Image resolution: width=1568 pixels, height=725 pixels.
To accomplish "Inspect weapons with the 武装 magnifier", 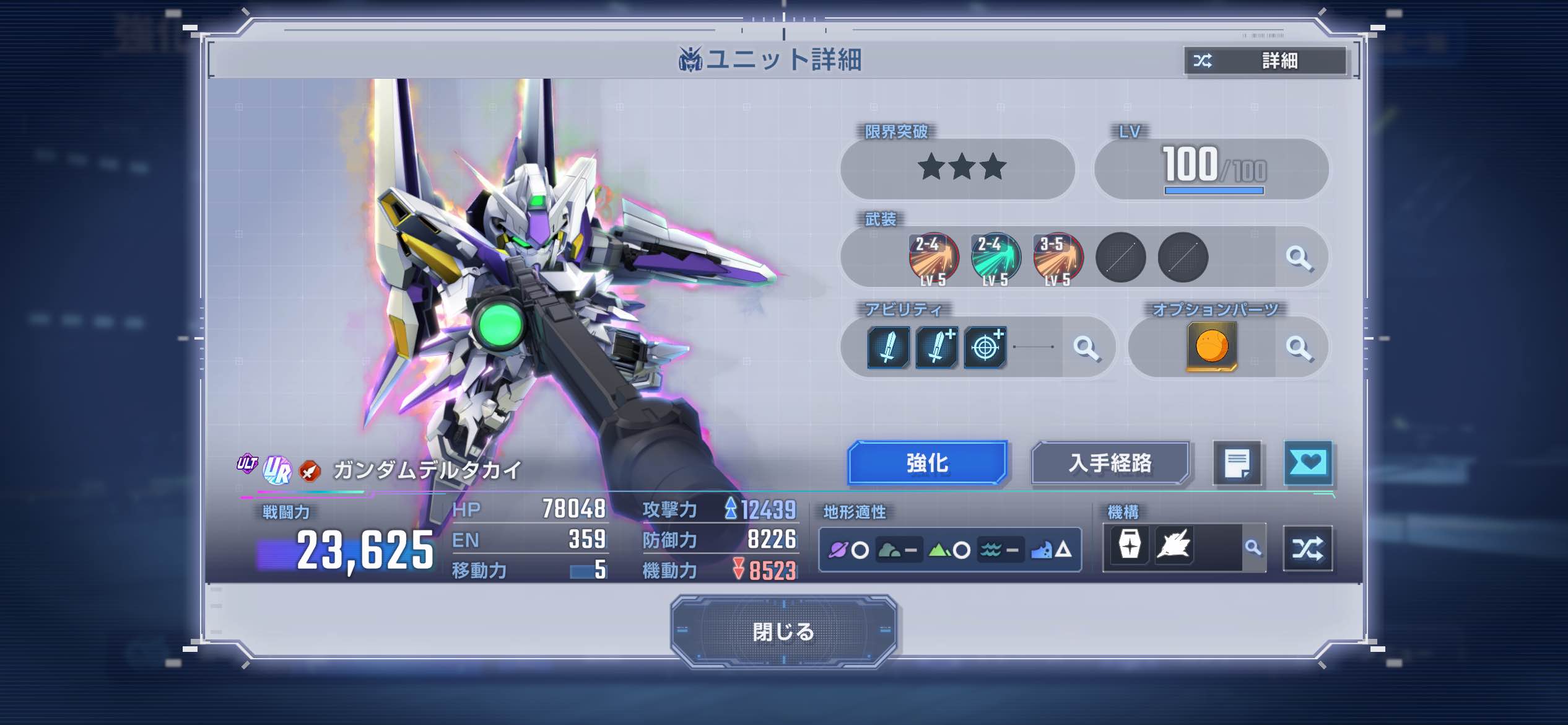I will [x=1299, y=257].
